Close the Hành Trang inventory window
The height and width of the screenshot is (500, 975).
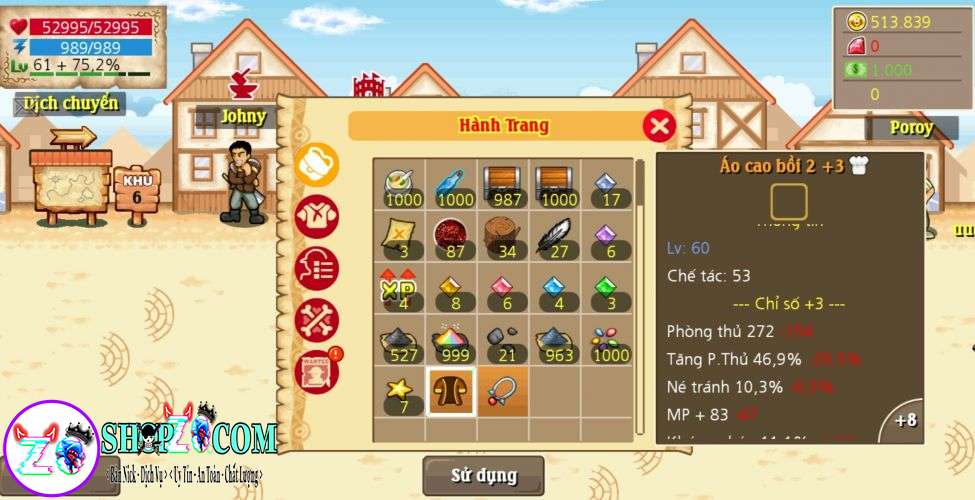658,126
